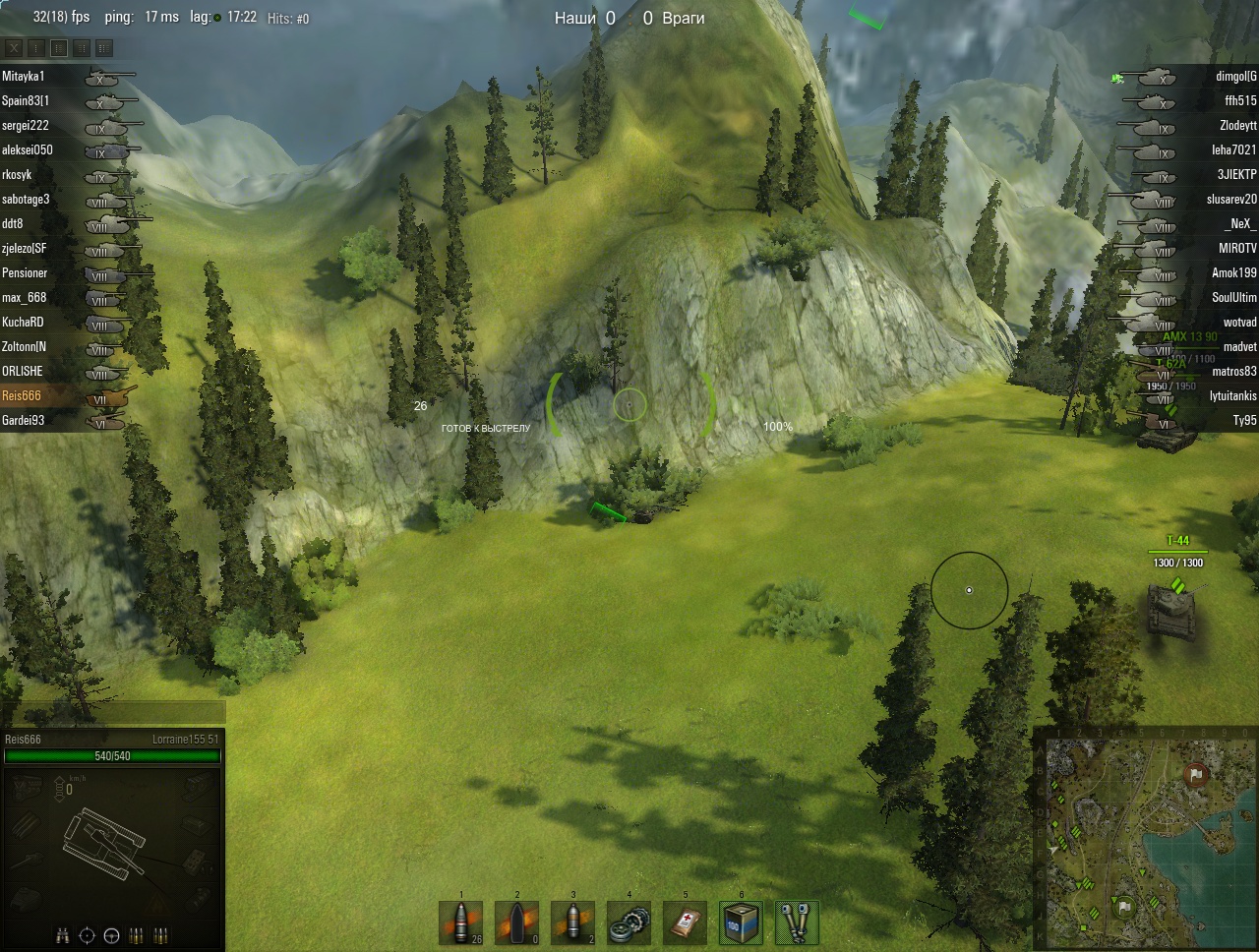The height and width of the screenshot is (952, 1259).
Task: Click the crosshair gunner icon in damage panel
Action: click(x=87, y=935)
